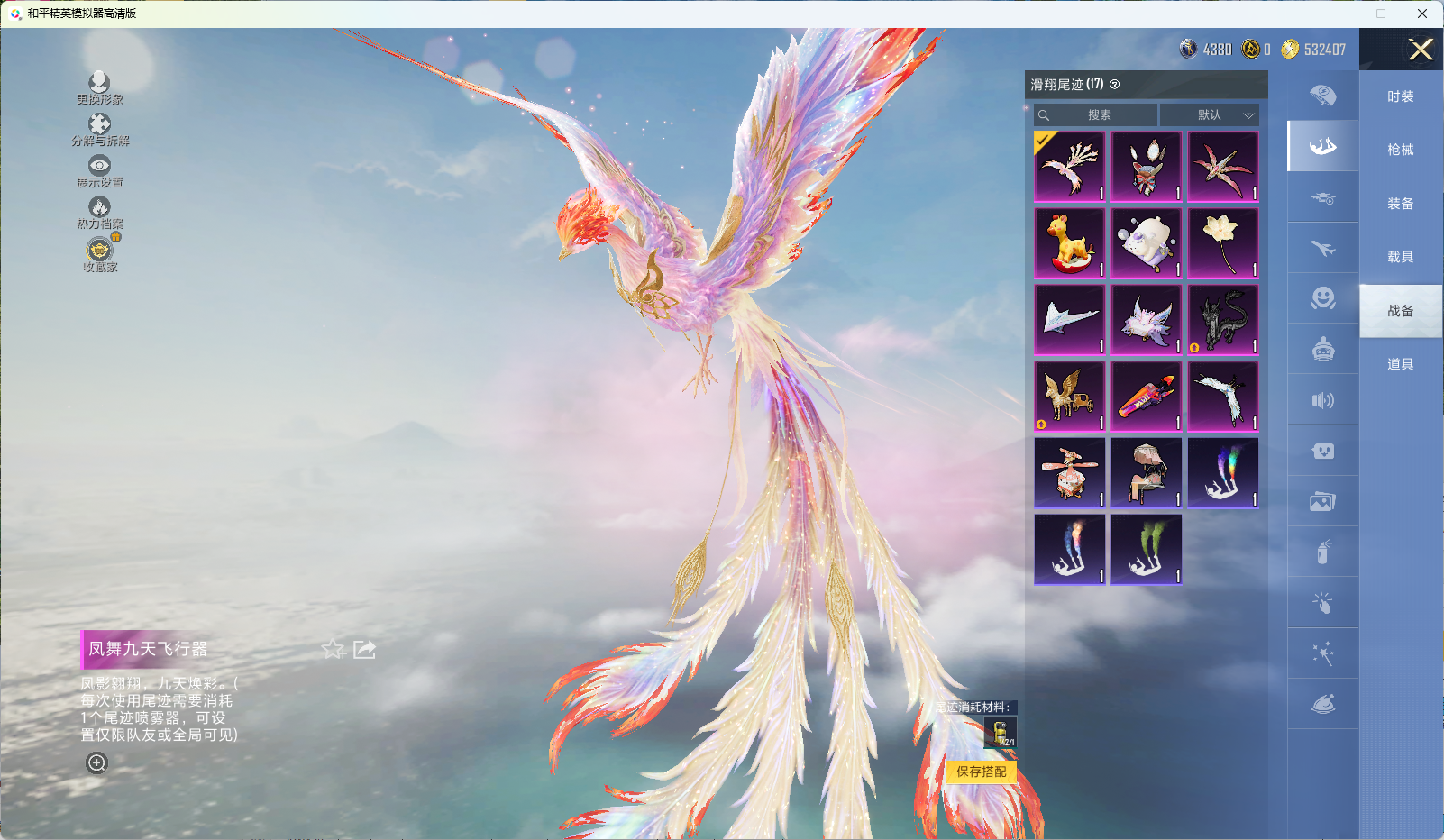Click the 搜索 search field
Screen dimensions: 1444x840
(x=1097, y=115)
